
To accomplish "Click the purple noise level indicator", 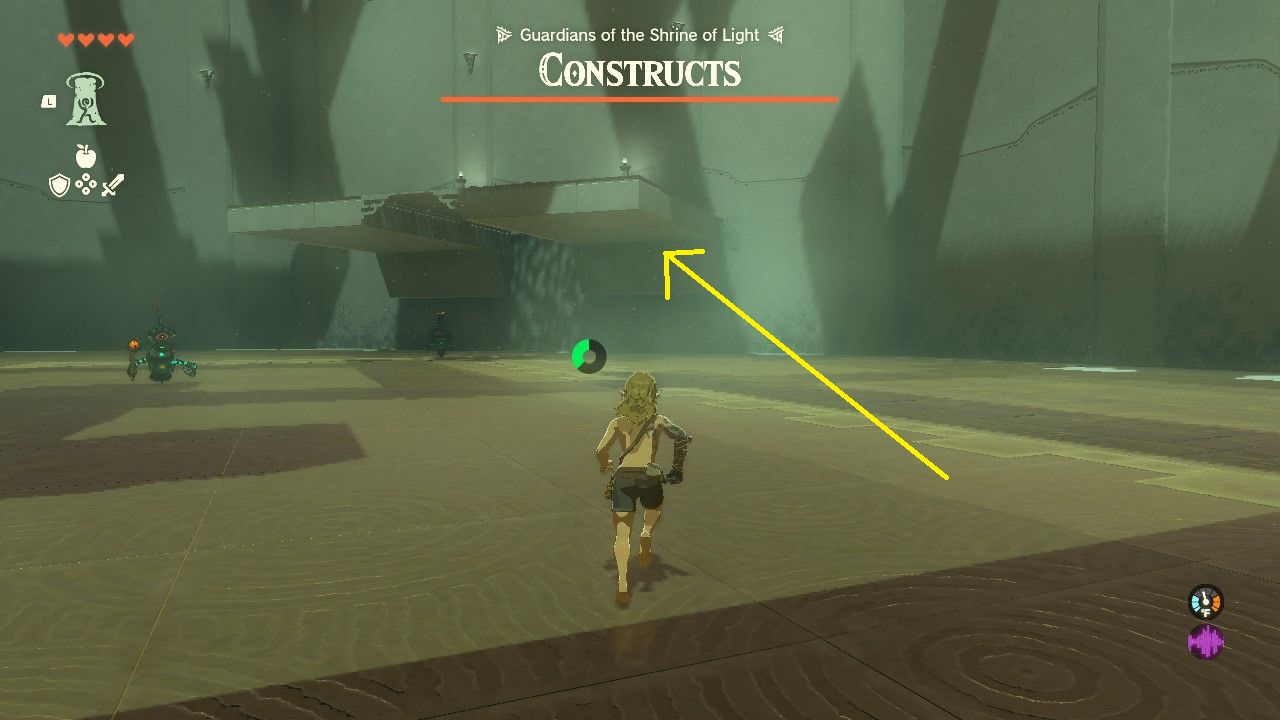I will [x=1207, y=640].
